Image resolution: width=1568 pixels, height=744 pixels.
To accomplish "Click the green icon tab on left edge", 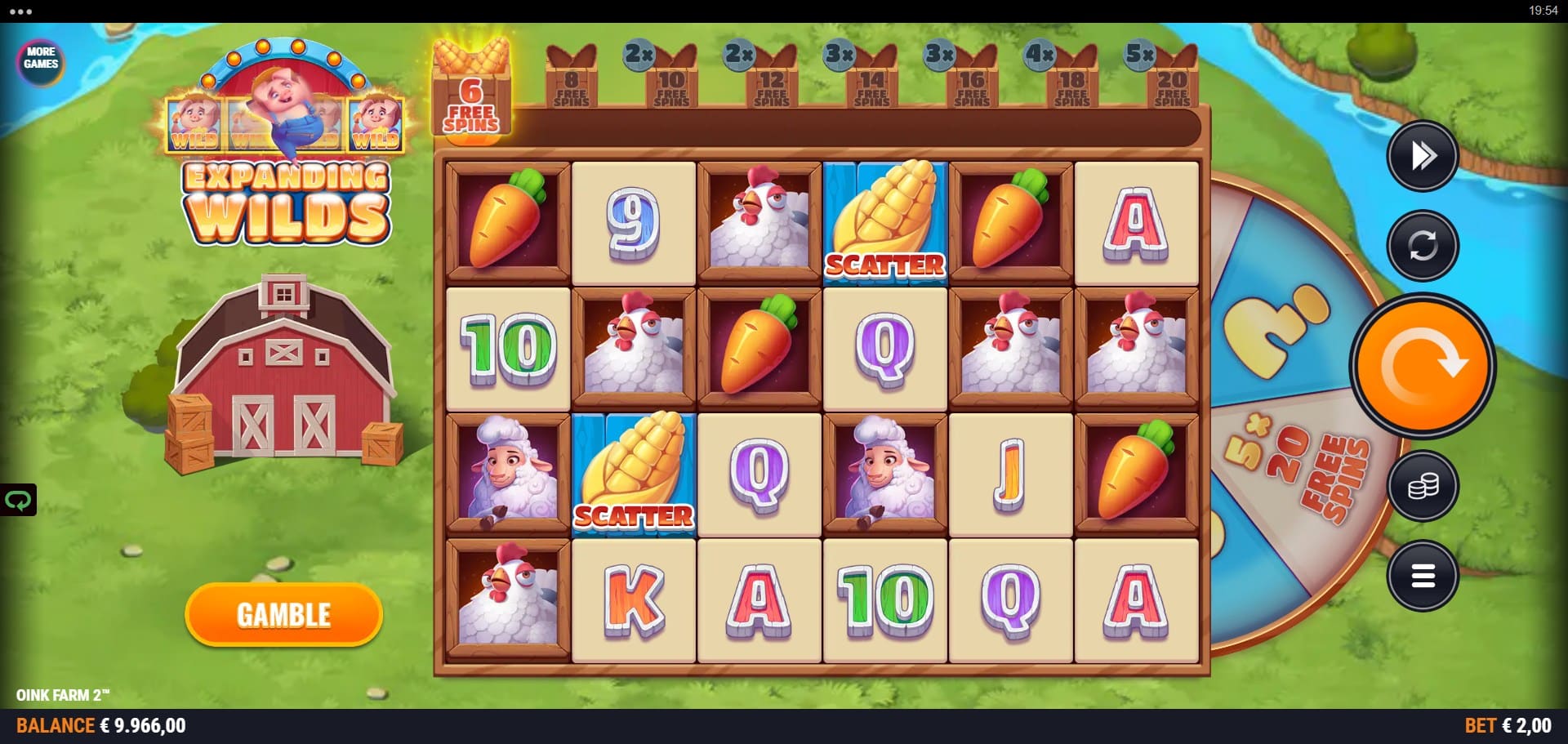I will click(x=17, y=500).
